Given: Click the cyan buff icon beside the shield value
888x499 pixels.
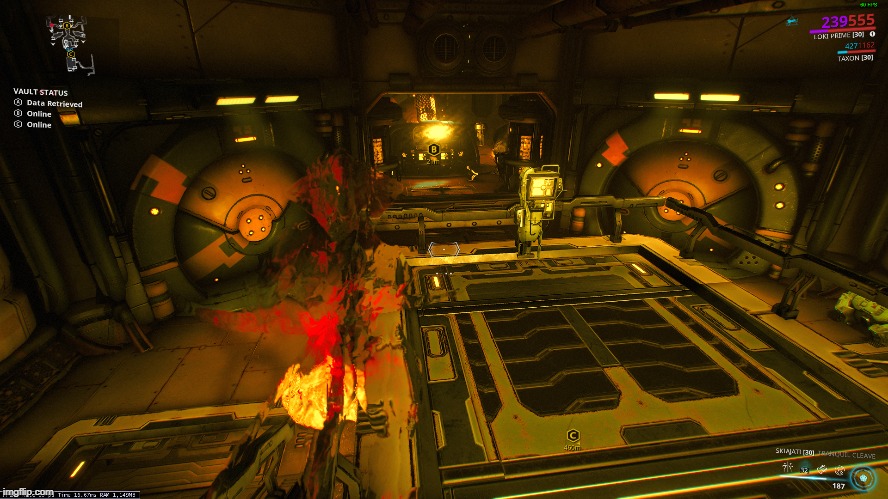Looking at the screenshot, I should [x=792, y=20].
